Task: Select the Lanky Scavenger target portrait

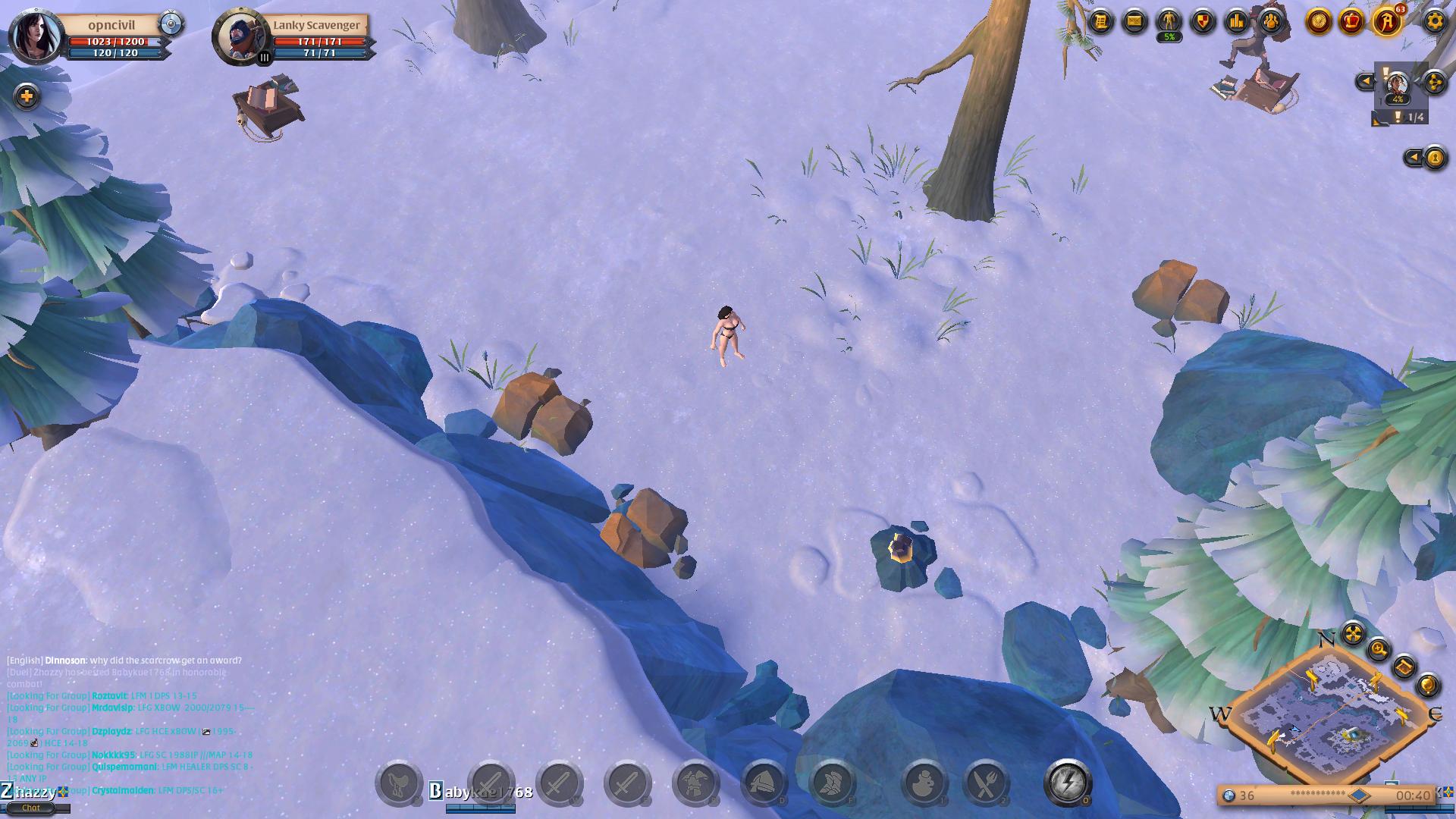Action: coord(241,35)
